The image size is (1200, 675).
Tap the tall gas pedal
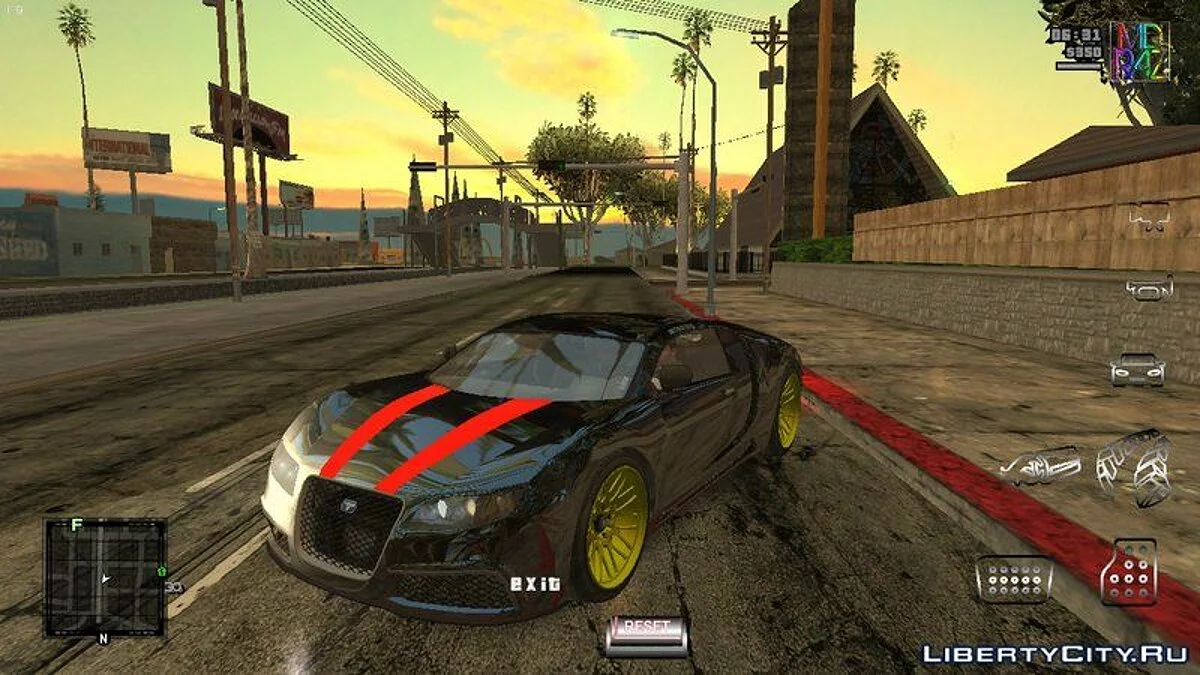[x=1128, y=573]
